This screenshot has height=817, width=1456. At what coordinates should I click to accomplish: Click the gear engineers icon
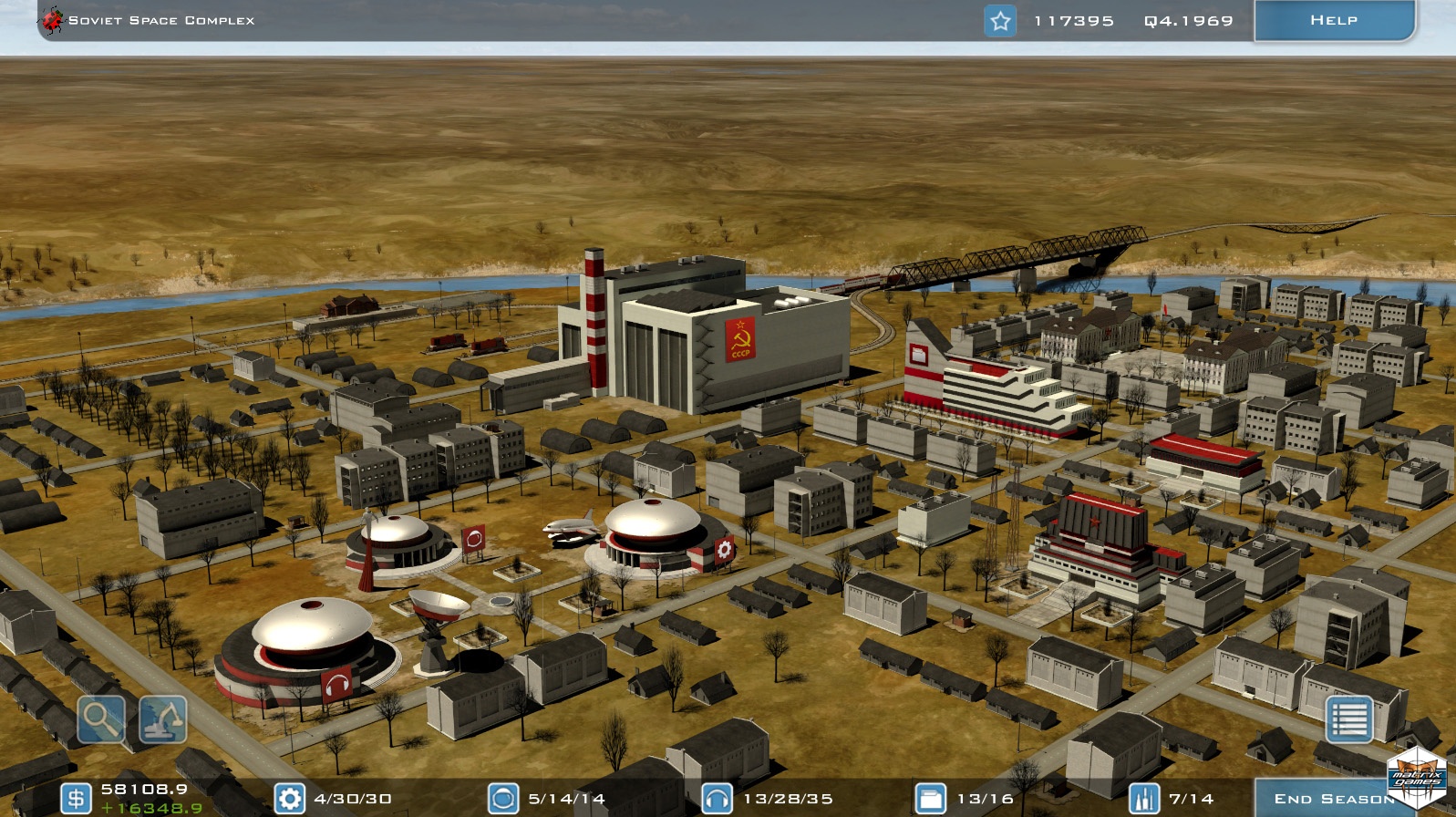[x=290, y=799]
